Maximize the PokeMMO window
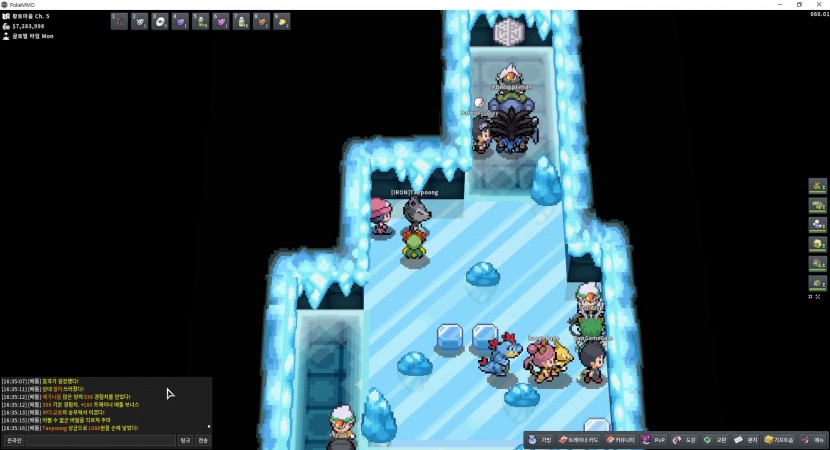Screen dimensions: 830x450 [x=799, y=4]
